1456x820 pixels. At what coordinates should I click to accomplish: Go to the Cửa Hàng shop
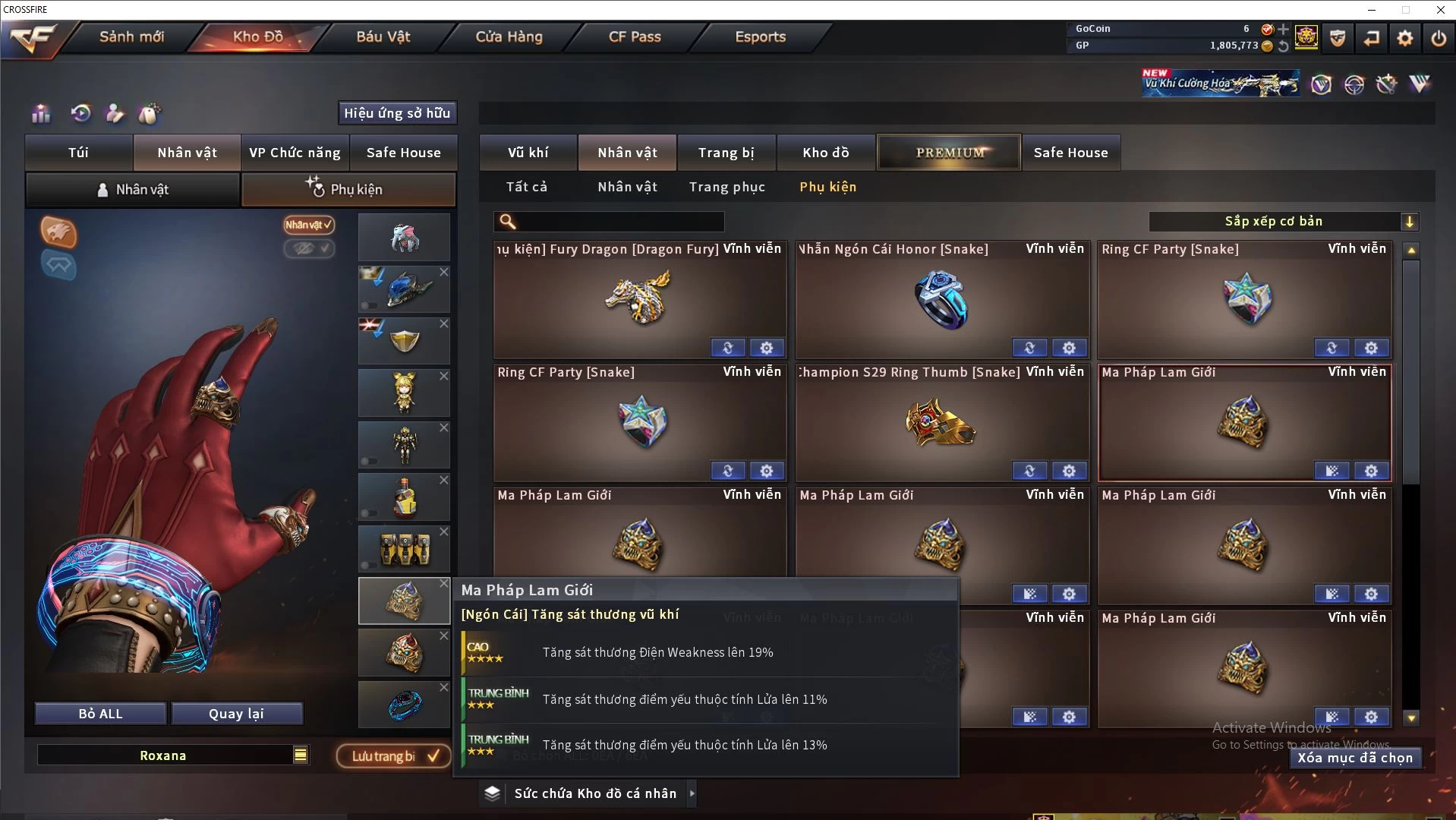pyautogui.click(x=509, y=36)
